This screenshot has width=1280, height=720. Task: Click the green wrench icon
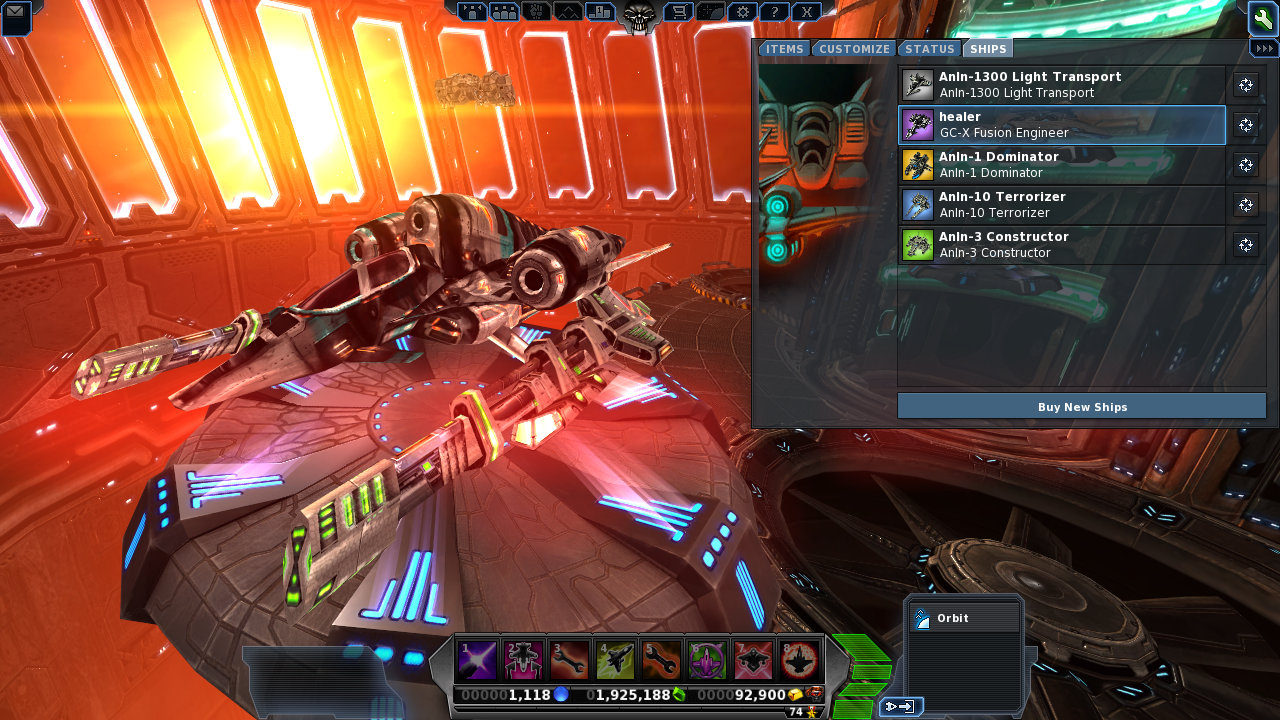[x=1262, y=18]
